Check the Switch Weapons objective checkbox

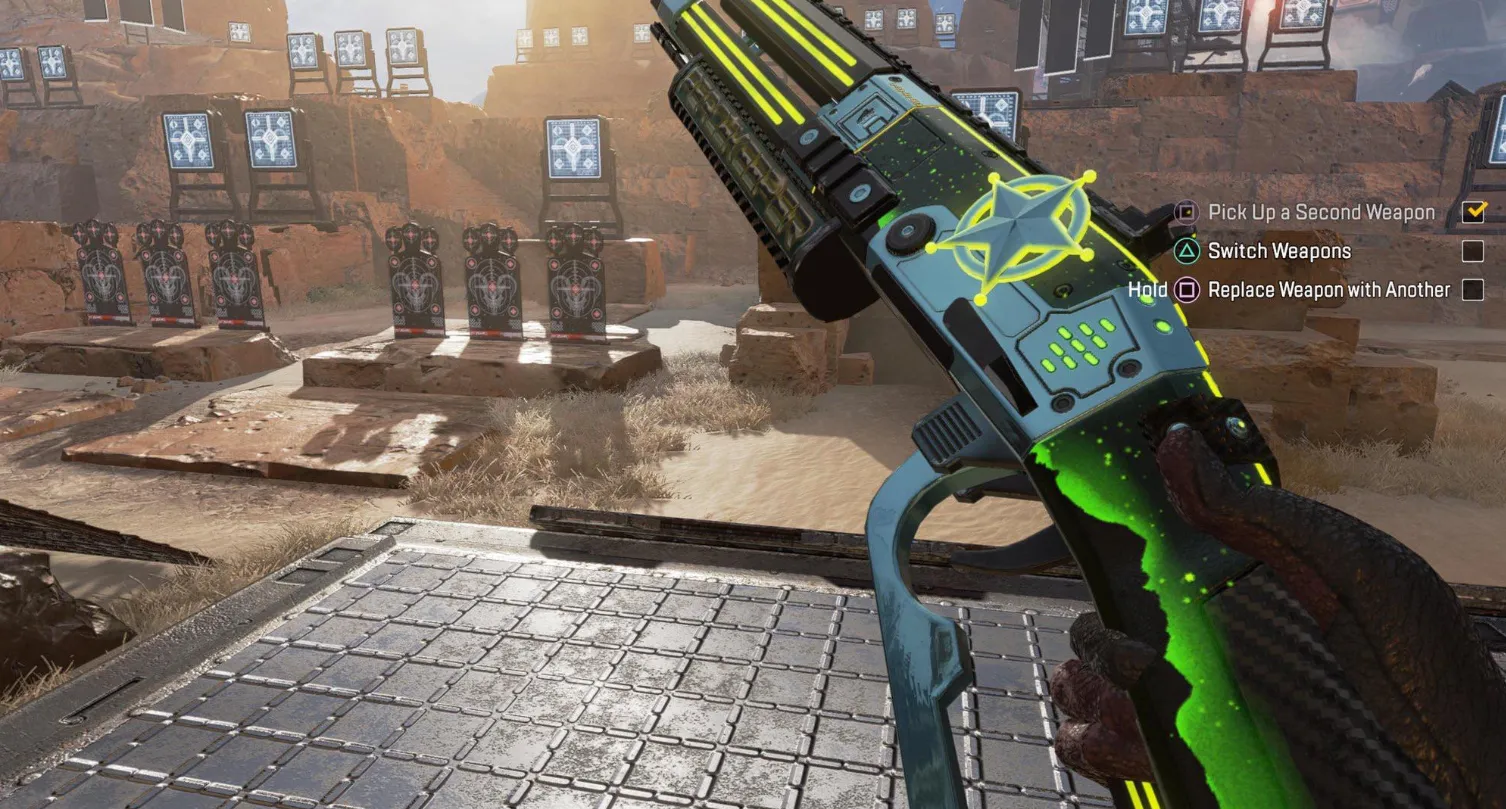point(1471,251)
